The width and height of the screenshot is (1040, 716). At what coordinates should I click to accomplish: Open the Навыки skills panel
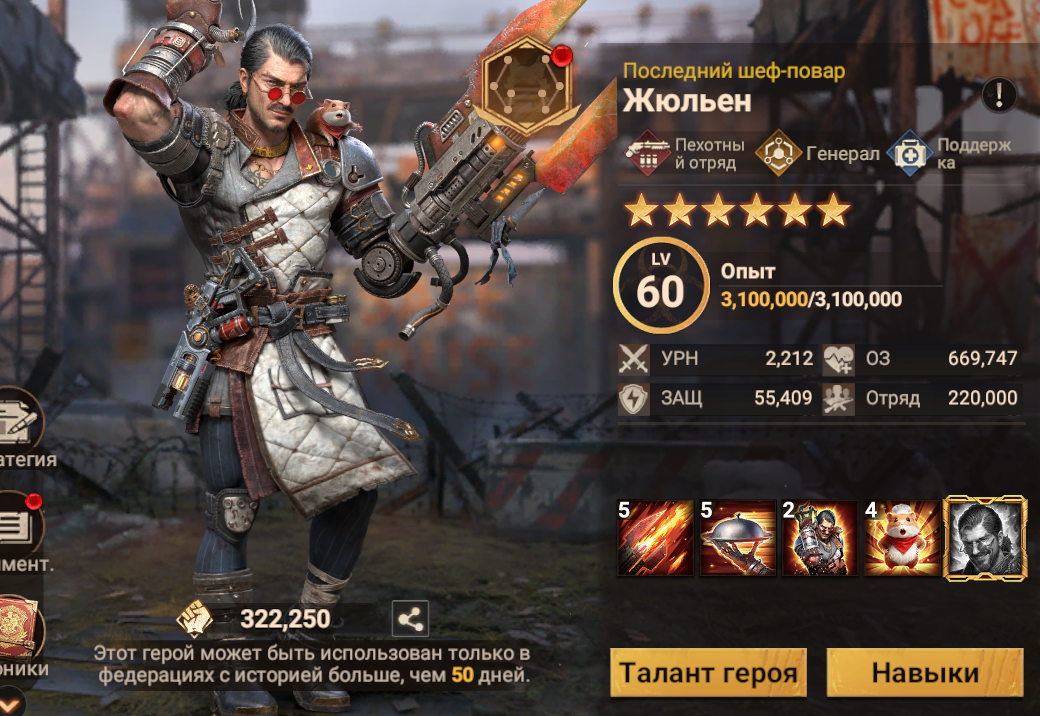point(924,672)
